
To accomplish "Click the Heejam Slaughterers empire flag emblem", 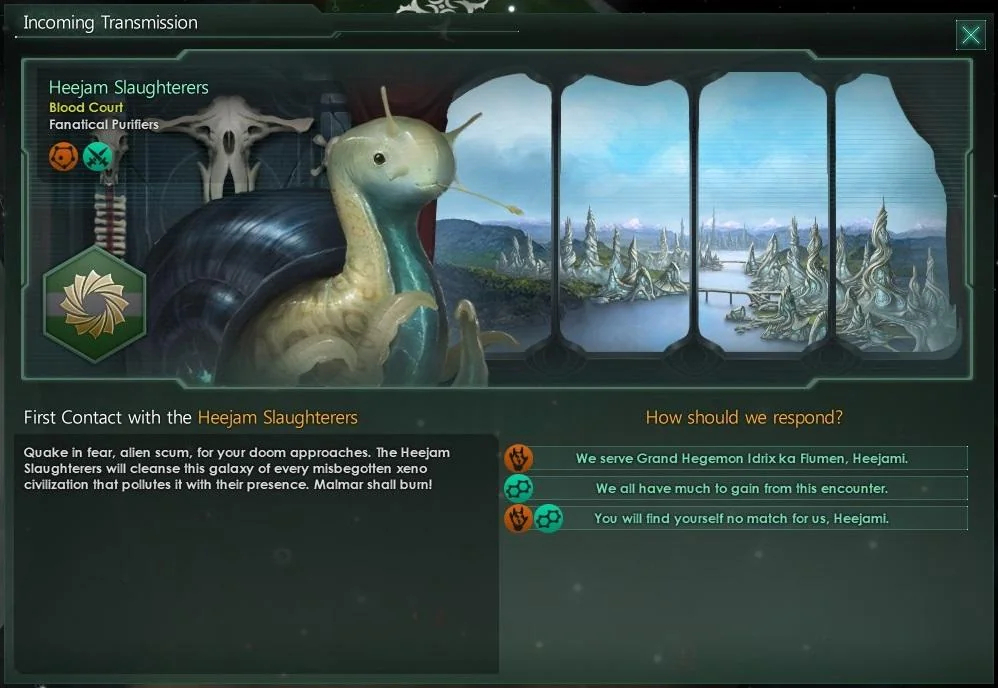I will pyautogui.click(x=94, y=304).
